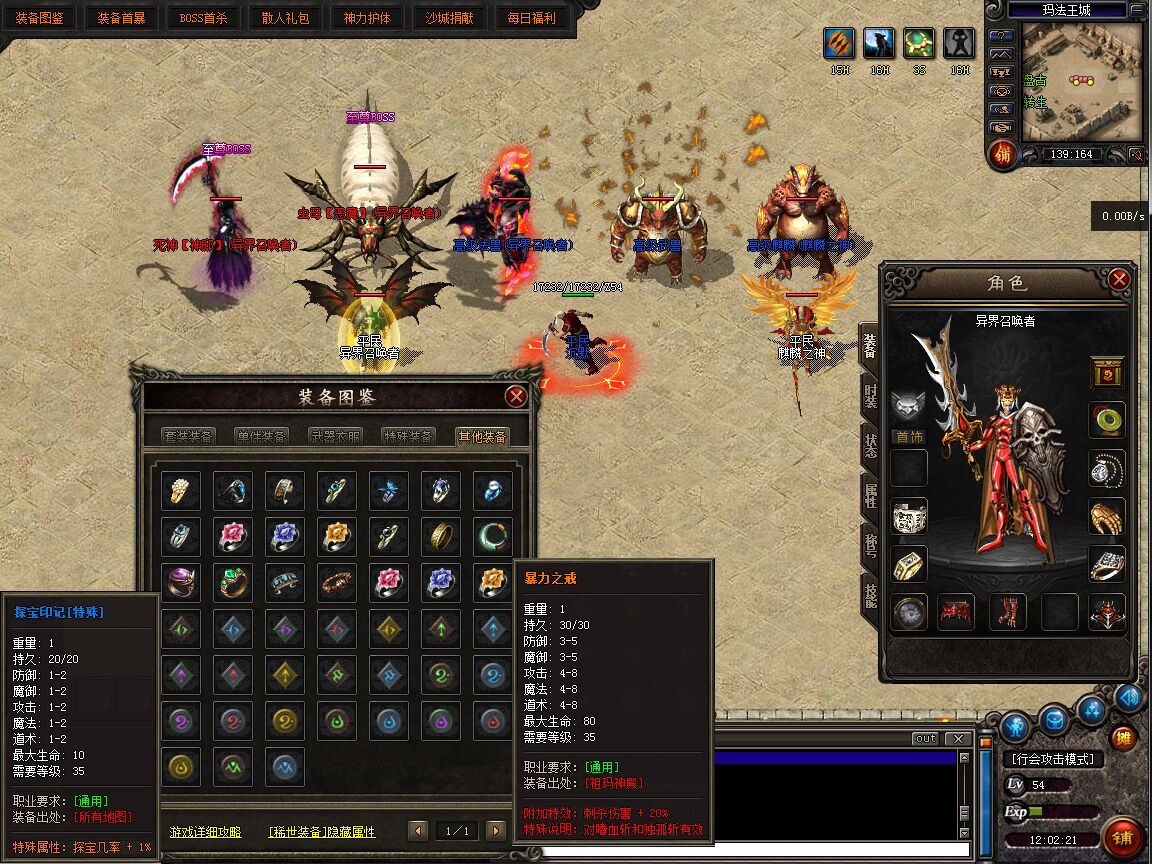Viewport: 1152px width, 864px height.
Task: Close the 装备图鉴 equipment codex window
Action: click(x=516, y=396)
